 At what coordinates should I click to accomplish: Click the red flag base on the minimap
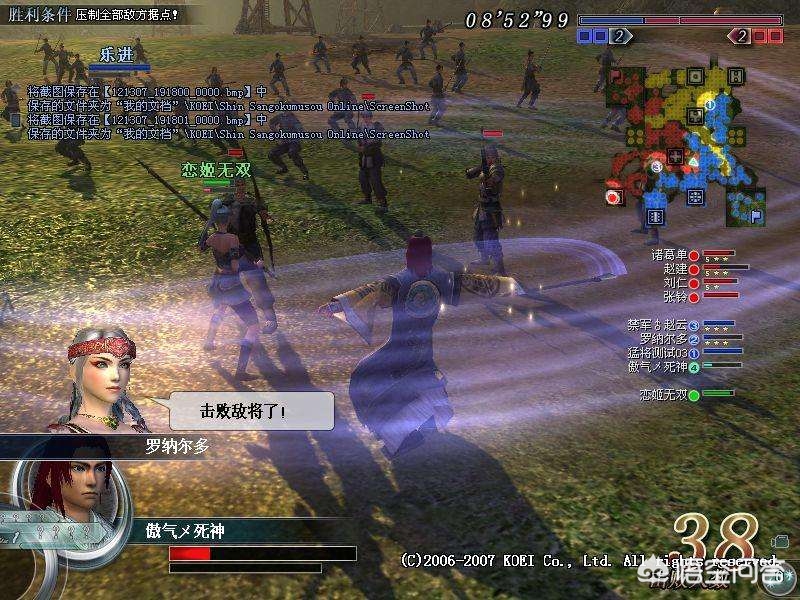(614, 75)
